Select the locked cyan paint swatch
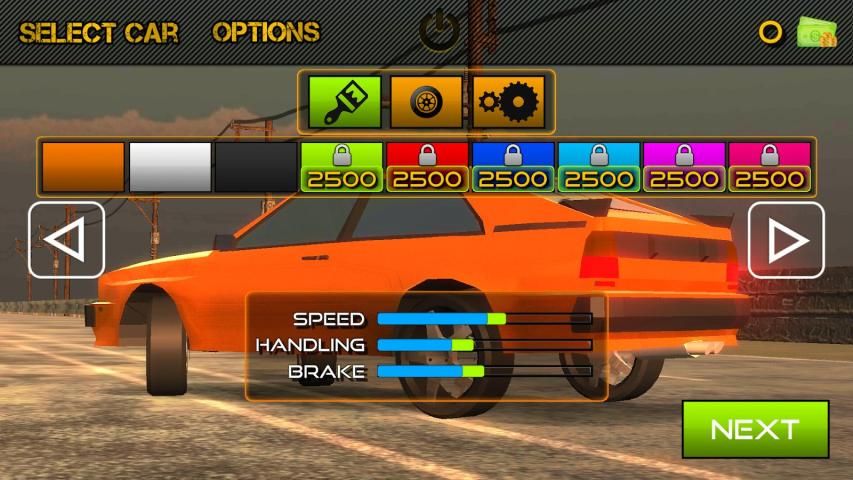 pyautogui.click(x=598, y=167)
